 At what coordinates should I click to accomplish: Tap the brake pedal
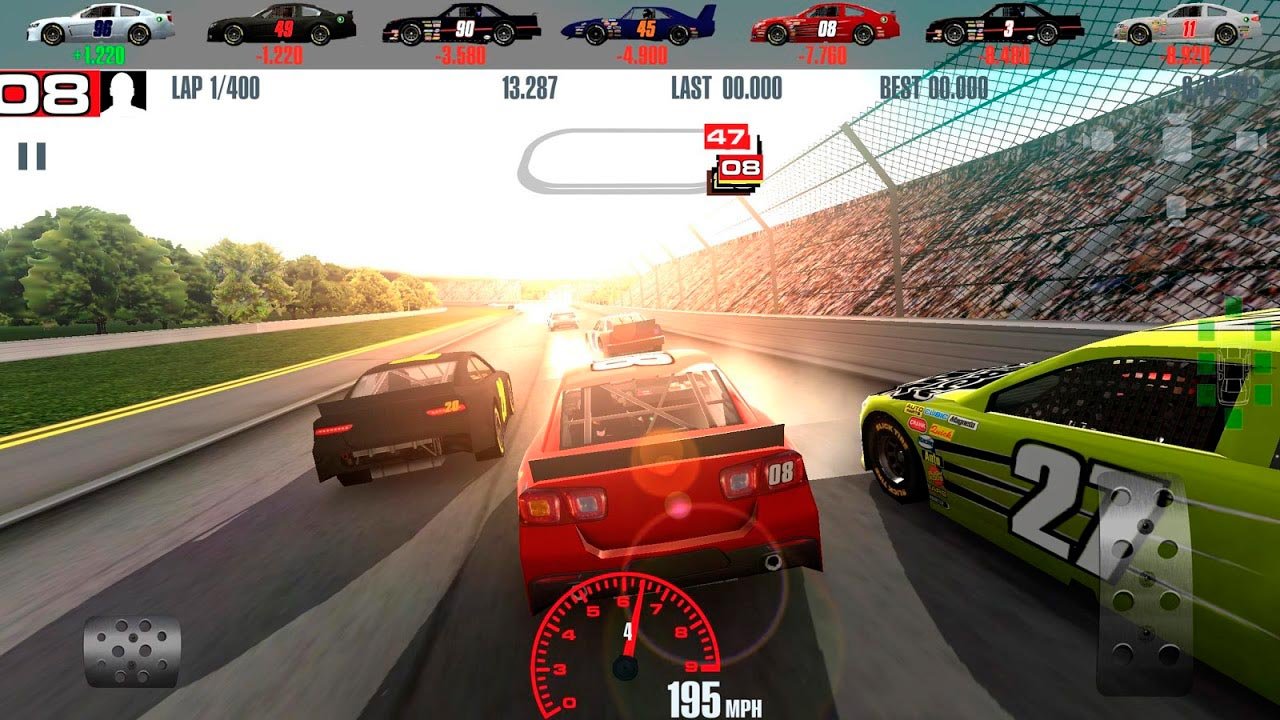(x=132, y=651)
